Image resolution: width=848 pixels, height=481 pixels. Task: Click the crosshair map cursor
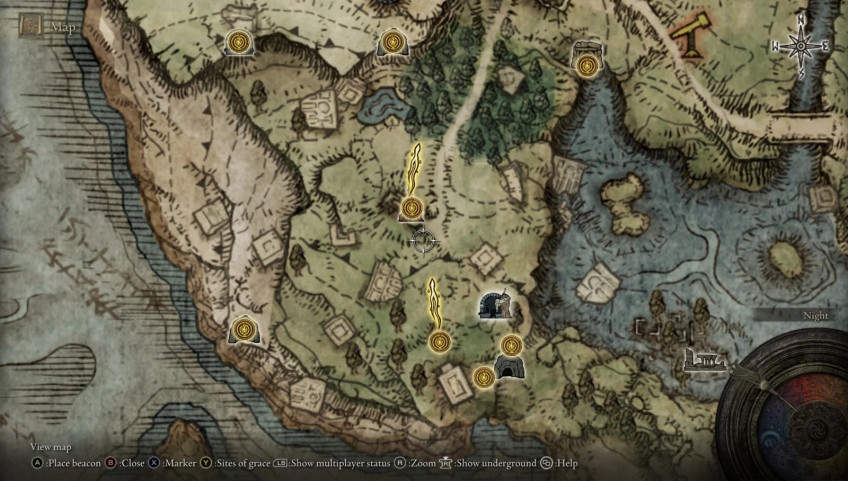422,240
